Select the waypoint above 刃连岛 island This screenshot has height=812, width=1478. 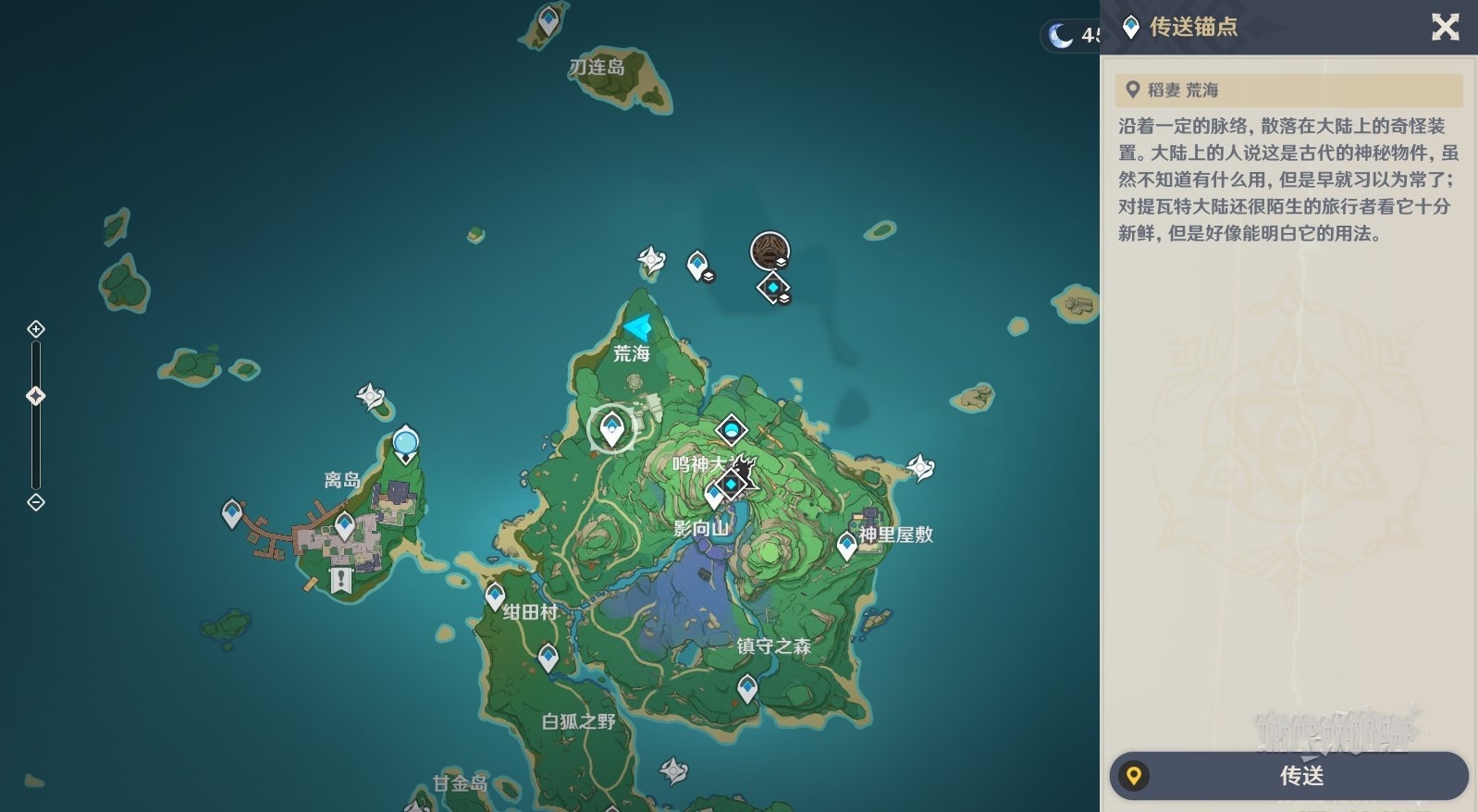point(549,18)
